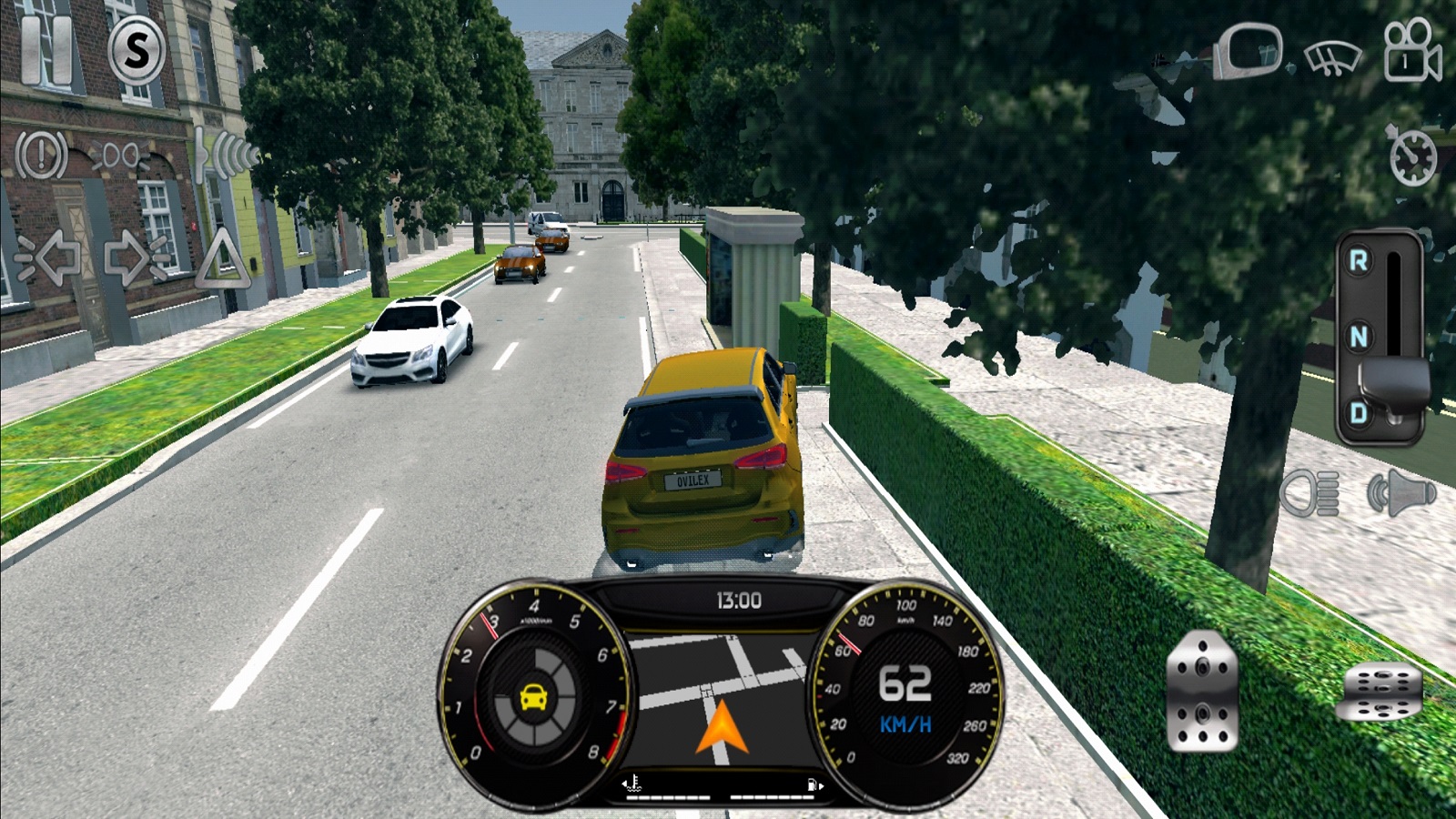The width and height of the screenshot is (1456, 819).
Task: Activate the right turn signal
Action: pos(136,258)
